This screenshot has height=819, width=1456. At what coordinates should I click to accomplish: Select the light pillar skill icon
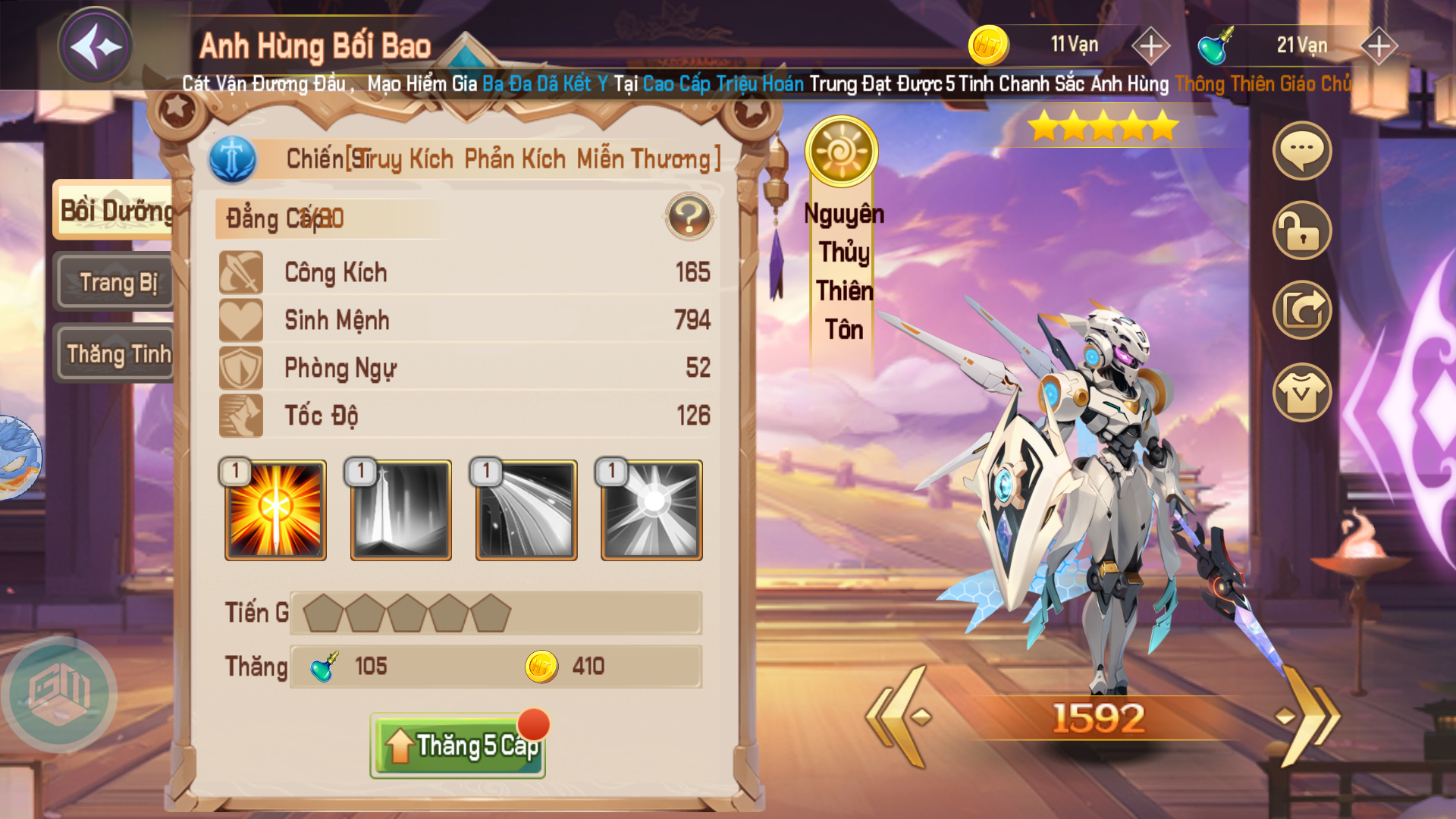click(x=400, y=510)
